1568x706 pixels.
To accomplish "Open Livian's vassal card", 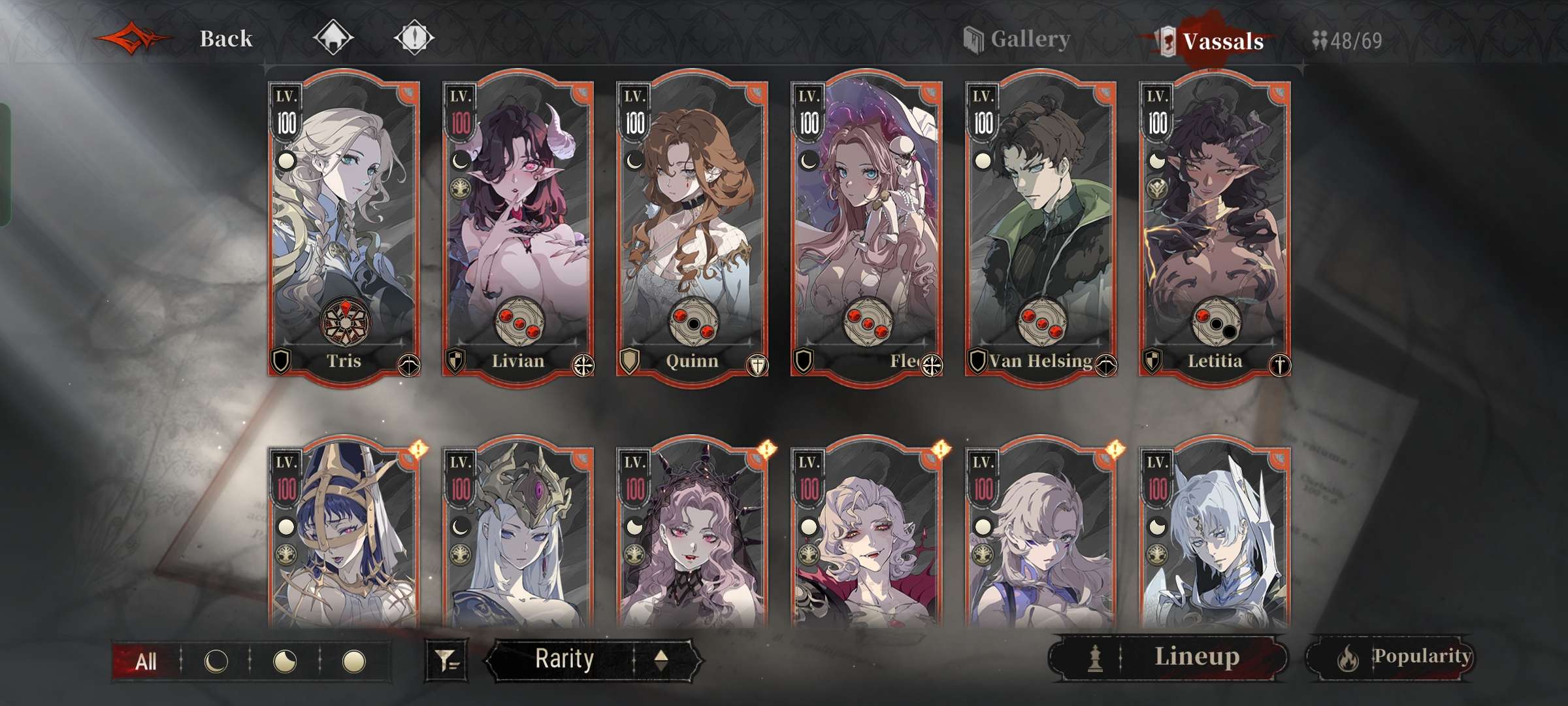I will click(517, 229).
